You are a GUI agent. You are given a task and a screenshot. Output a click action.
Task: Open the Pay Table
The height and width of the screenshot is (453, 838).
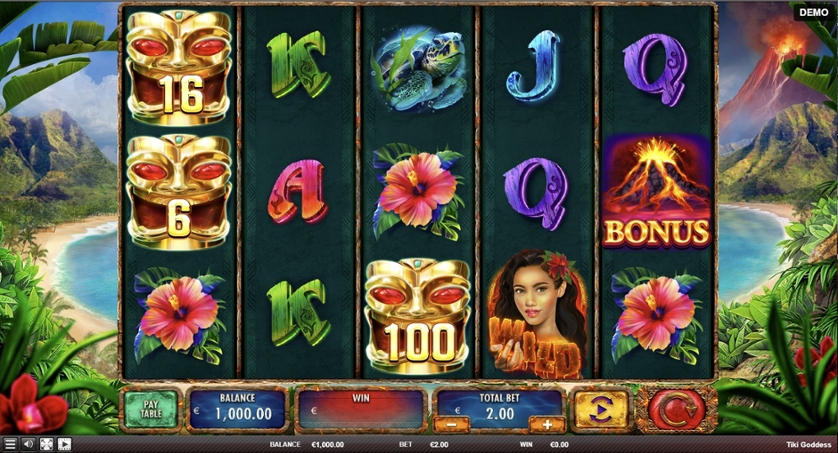pos(151,410)
